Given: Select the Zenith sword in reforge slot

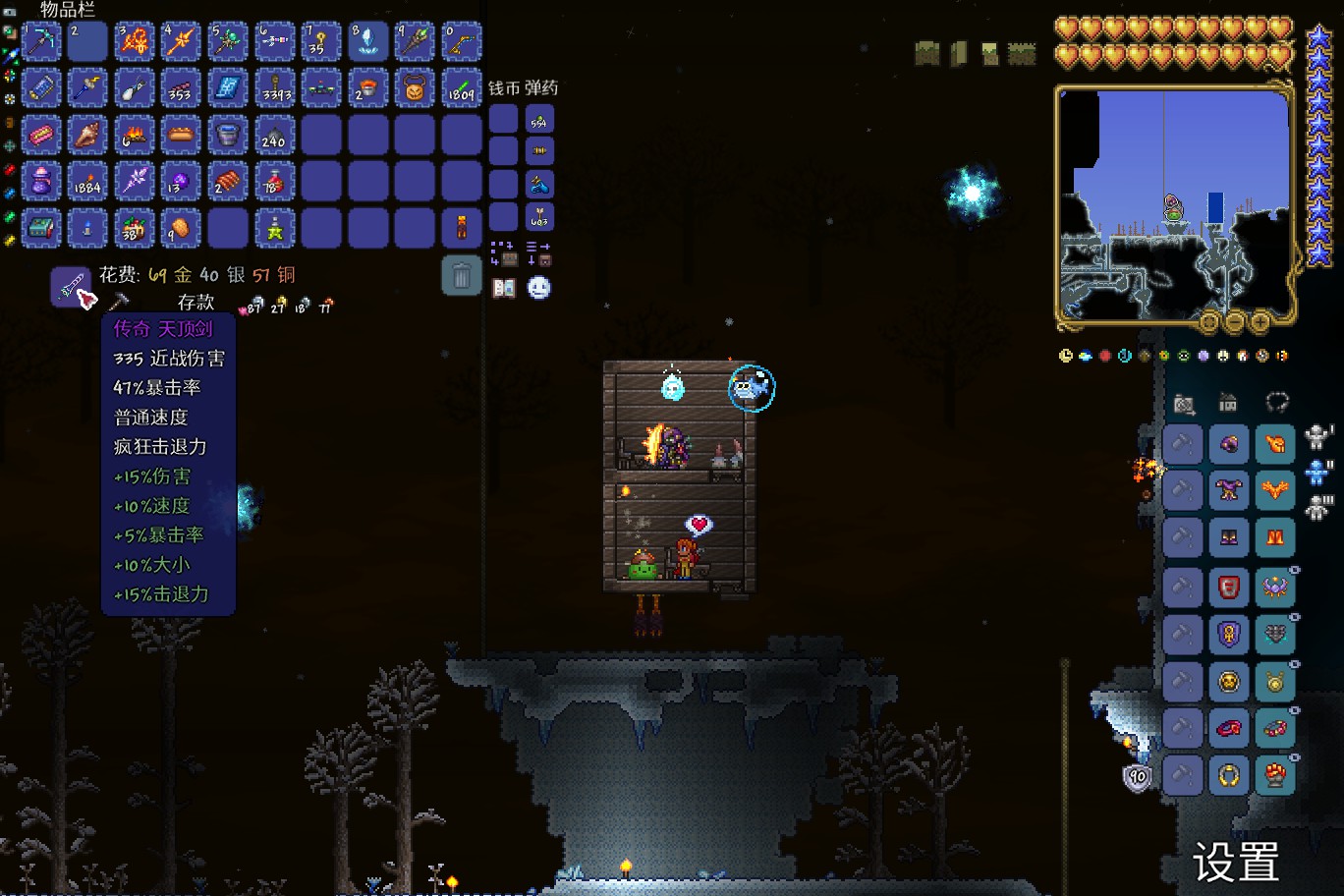Looking at the screenshot, I should pos(71,287).
